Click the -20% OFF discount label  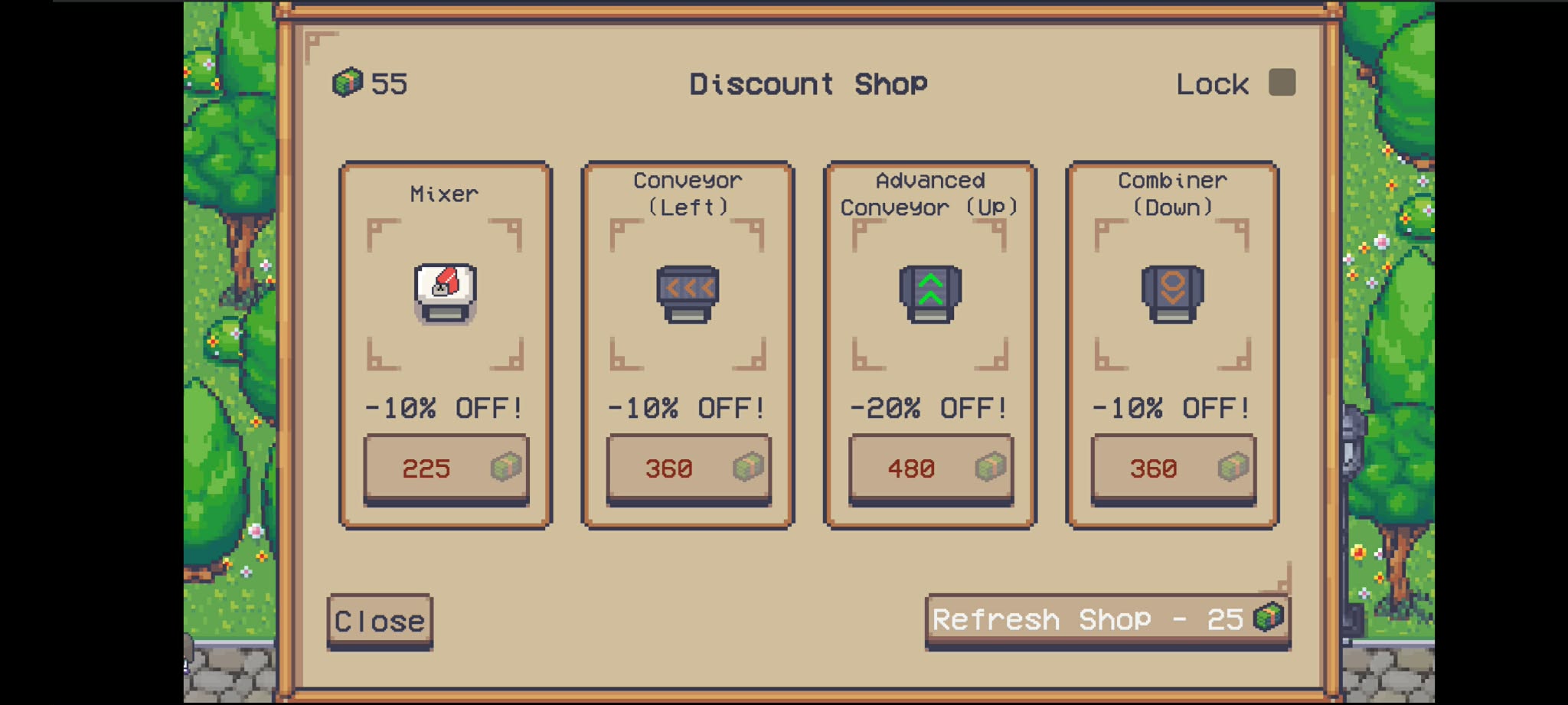point(929,407)
